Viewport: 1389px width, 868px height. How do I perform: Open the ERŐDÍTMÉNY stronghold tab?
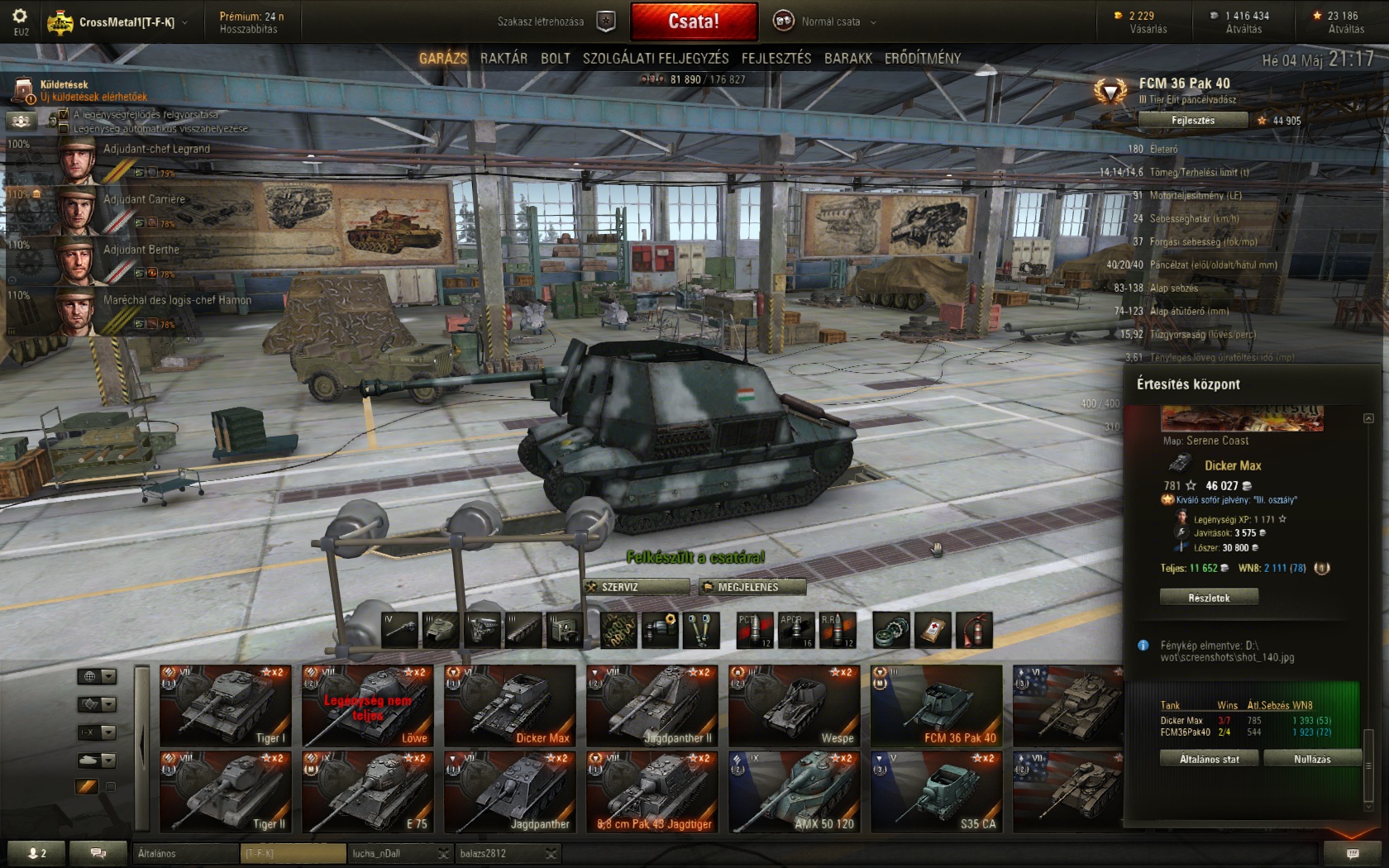pos(923,58)
